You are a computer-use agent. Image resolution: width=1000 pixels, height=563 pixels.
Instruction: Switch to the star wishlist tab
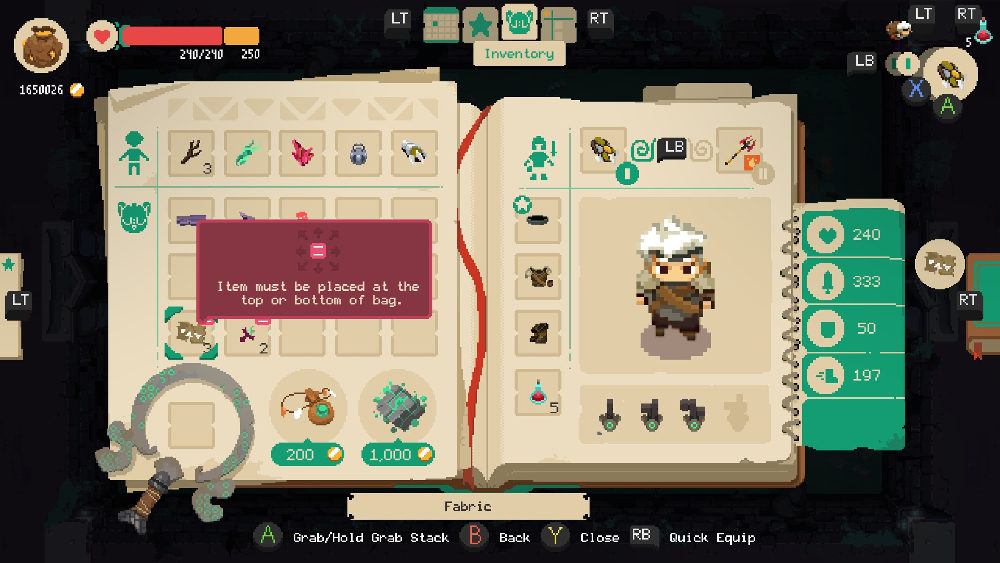pyautogui.click(x=481, y=24)
